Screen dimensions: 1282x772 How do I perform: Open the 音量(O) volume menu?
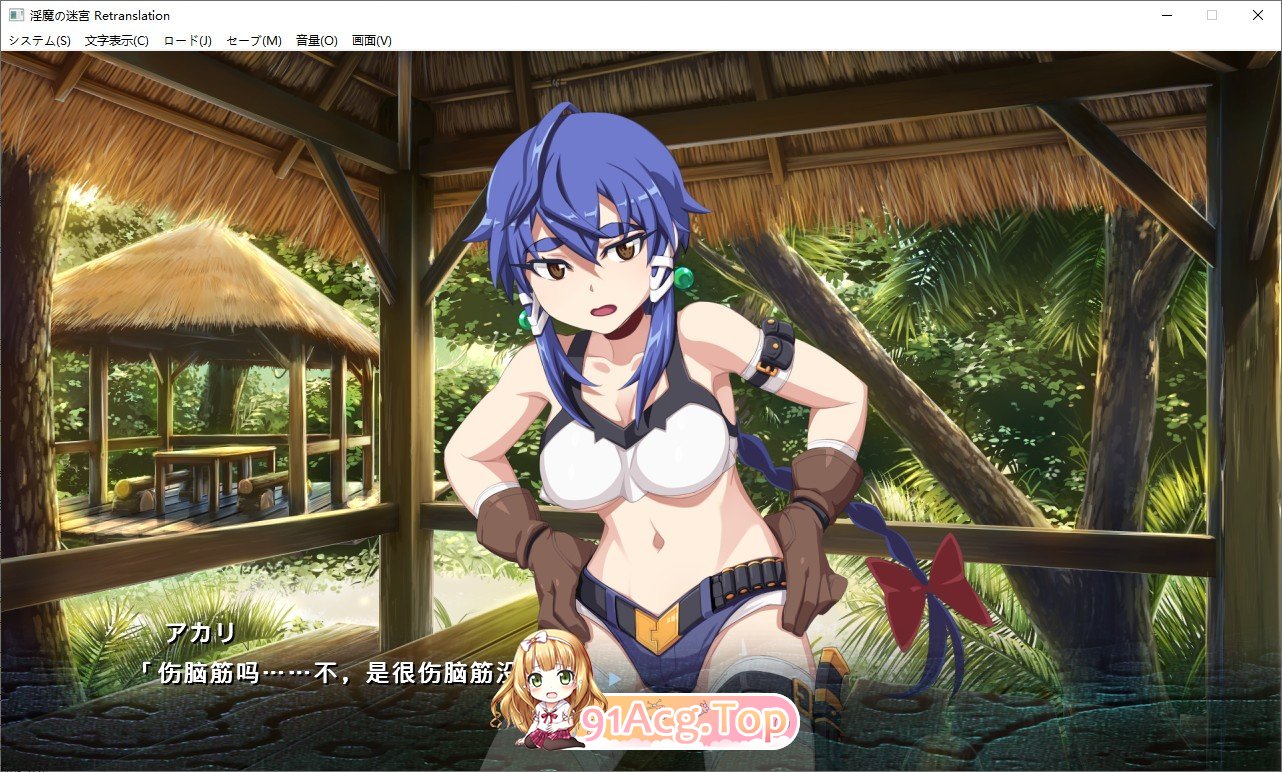(x=315, y=40)
